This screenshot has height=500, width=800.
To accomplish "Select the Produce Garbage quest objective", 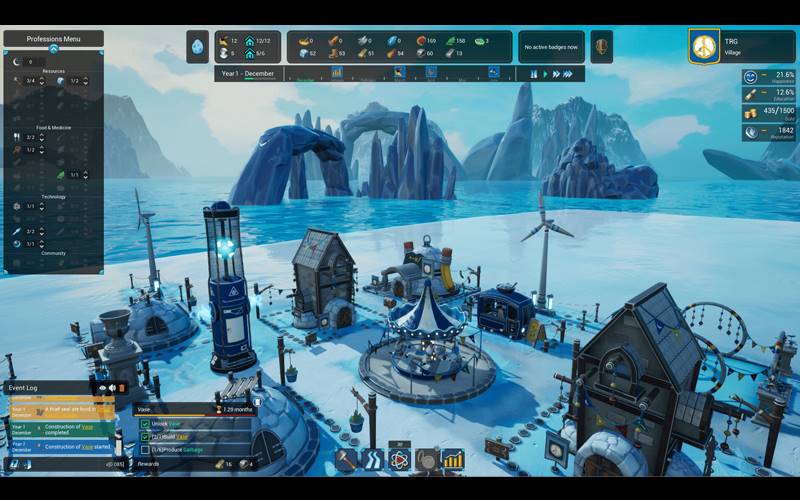I will [x=182, y=449].
